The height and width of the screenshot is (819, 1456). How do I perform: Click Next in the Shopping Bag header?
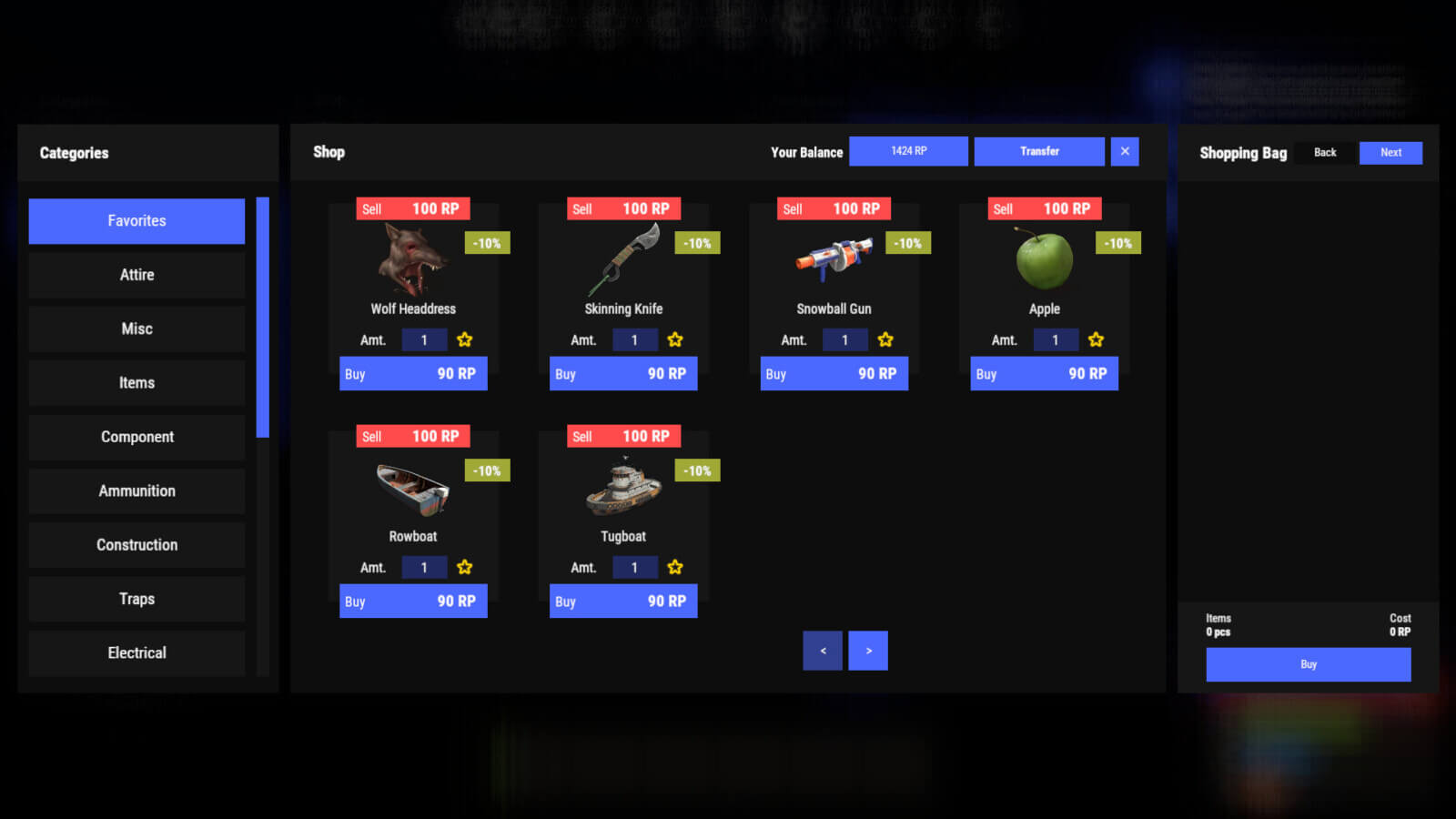(1390, 152)
